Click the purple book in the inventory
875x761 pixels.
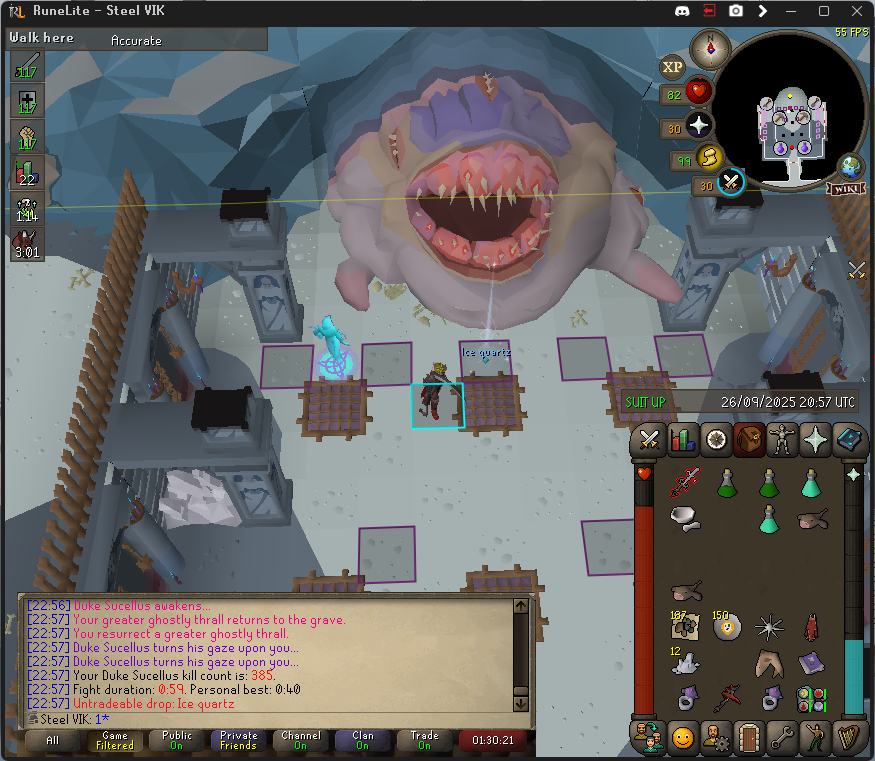point(811,663)
